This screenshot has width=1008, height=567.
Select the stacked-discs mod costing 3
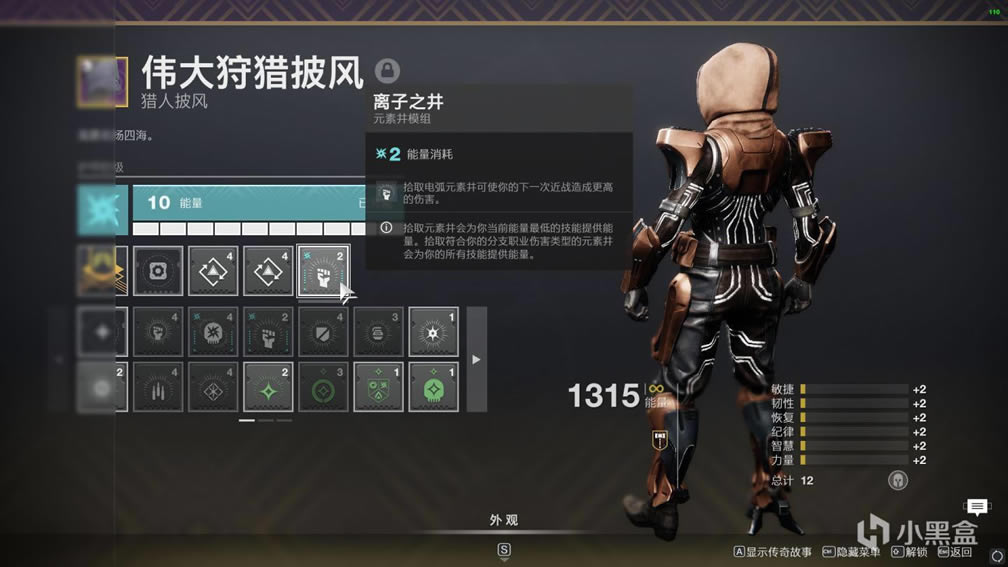point(378,332)
